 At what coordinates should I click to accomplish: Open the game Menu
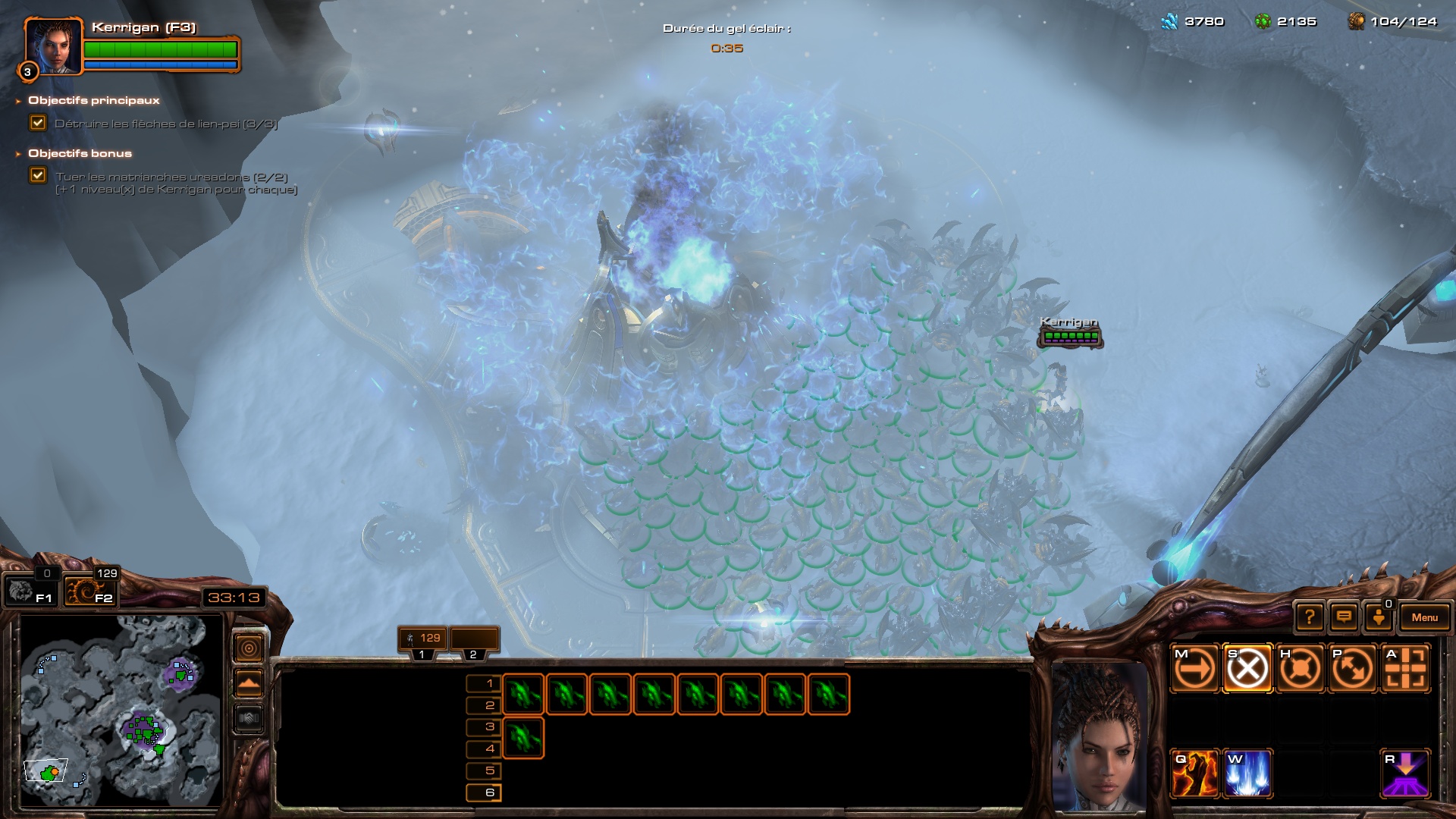pos(1424,617)
